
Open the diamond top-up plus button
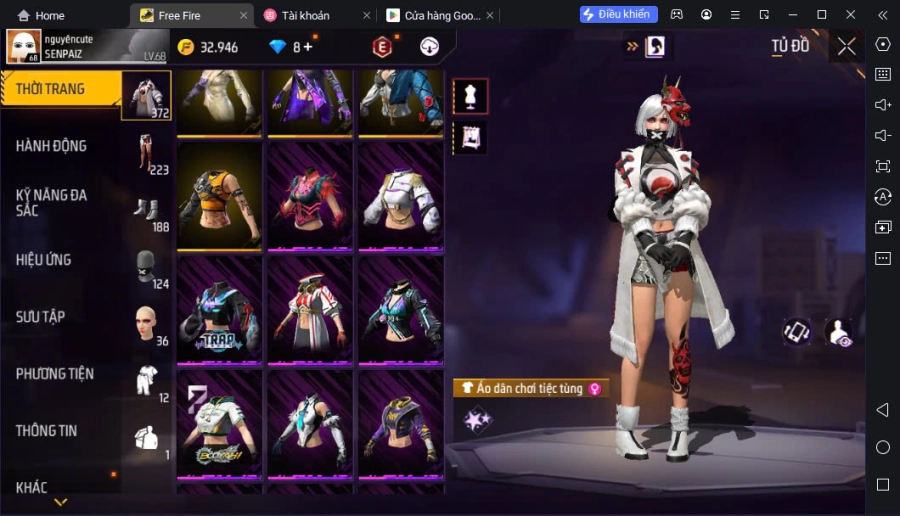(307, 47)
